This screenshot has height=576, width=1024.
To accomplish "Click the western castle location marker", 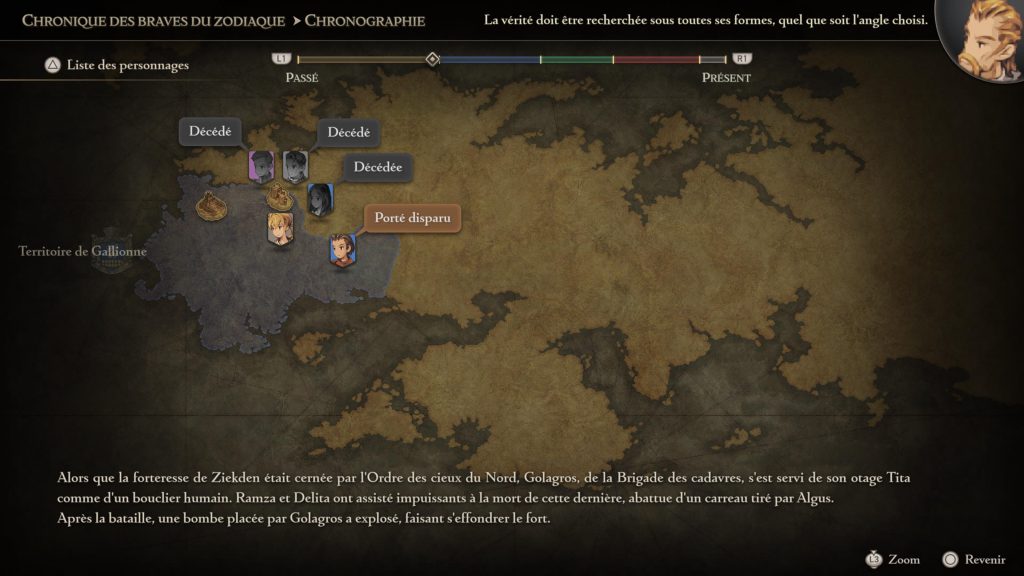I will point(210,206).
